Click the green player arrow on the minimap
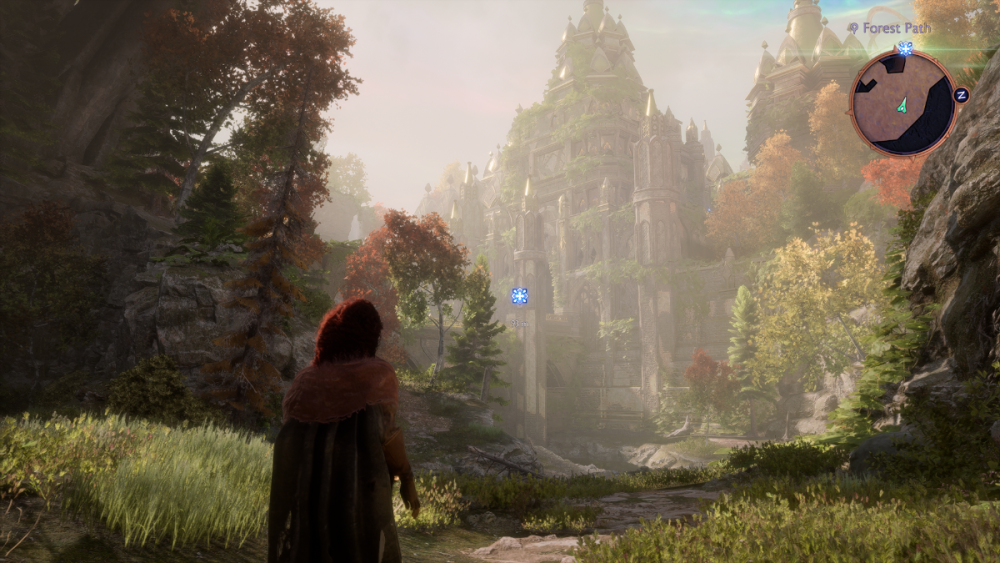1000x563 pixels. pos(902,104)
